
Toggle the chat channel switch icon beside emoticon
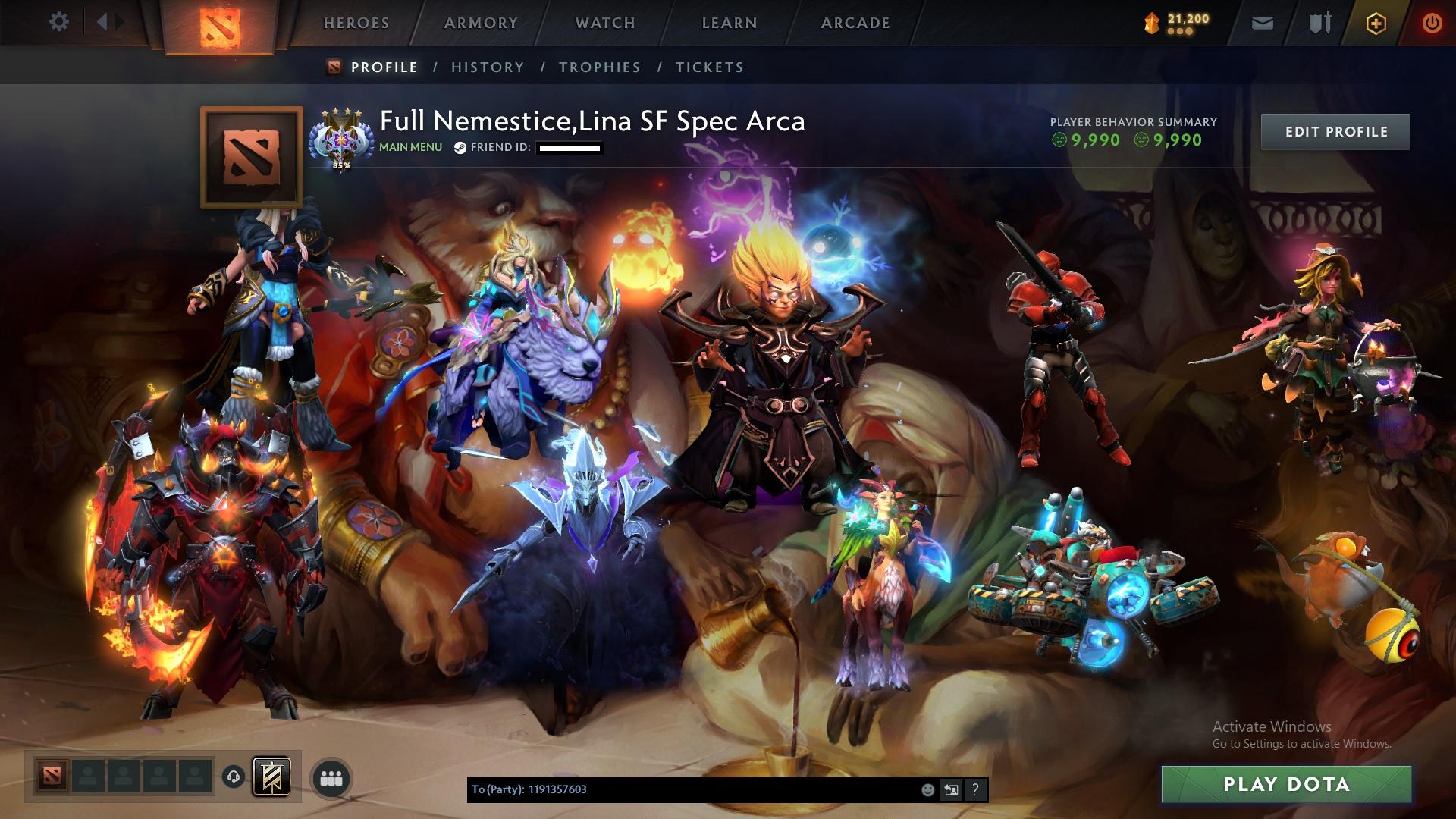click(952, 790)
